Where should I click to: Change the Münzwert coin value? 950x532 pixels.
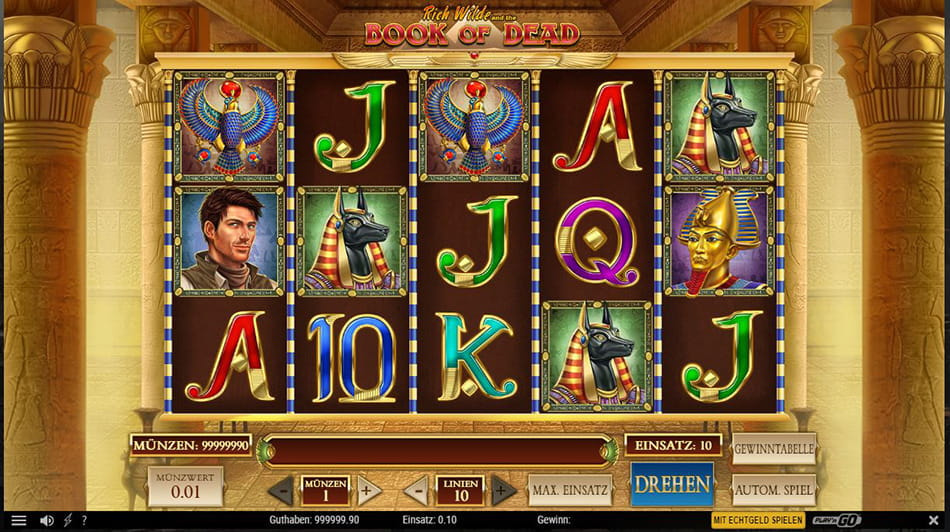[x=185, y=486]
